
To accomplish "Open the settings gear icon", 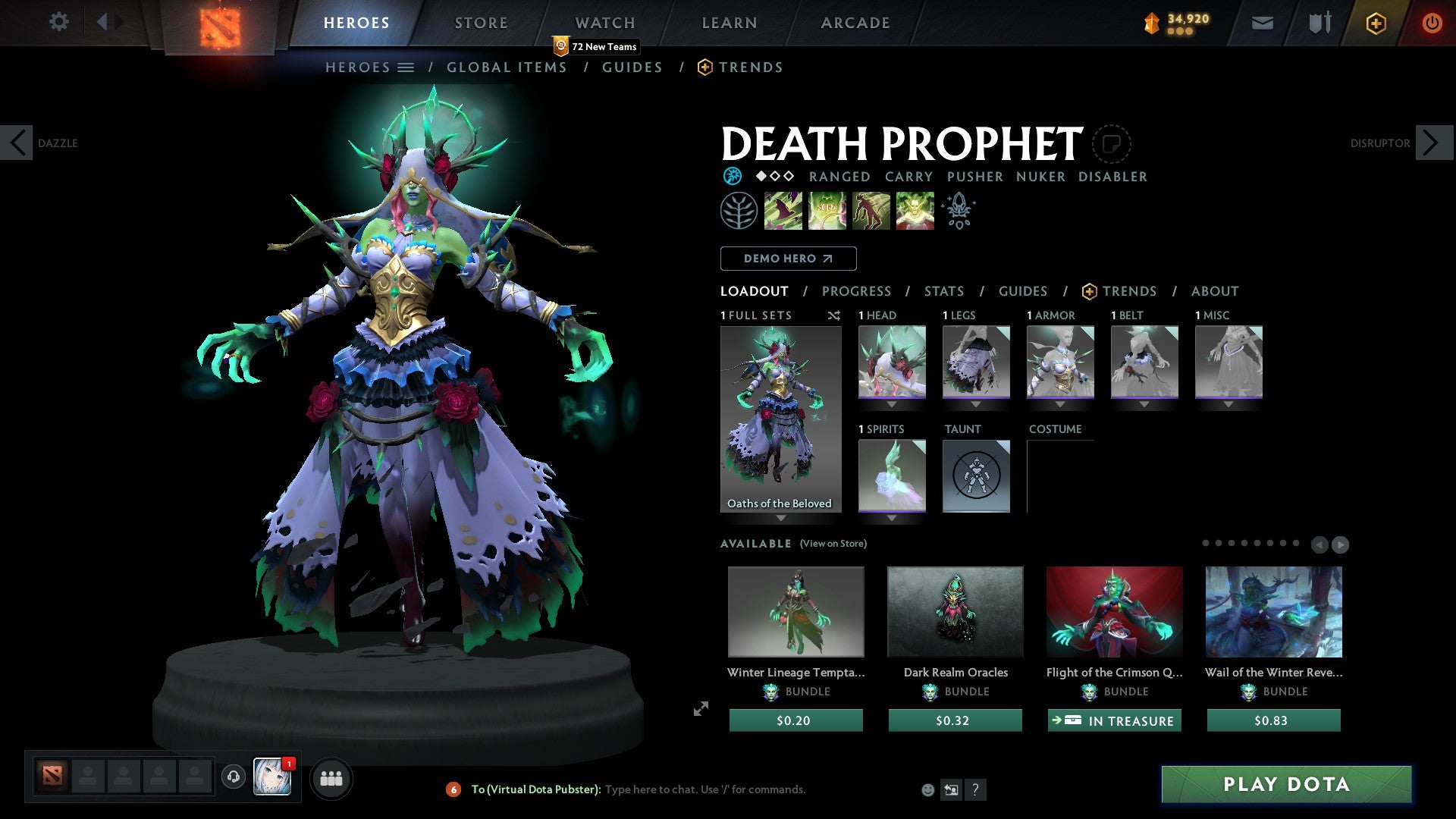I will [58, 22].
